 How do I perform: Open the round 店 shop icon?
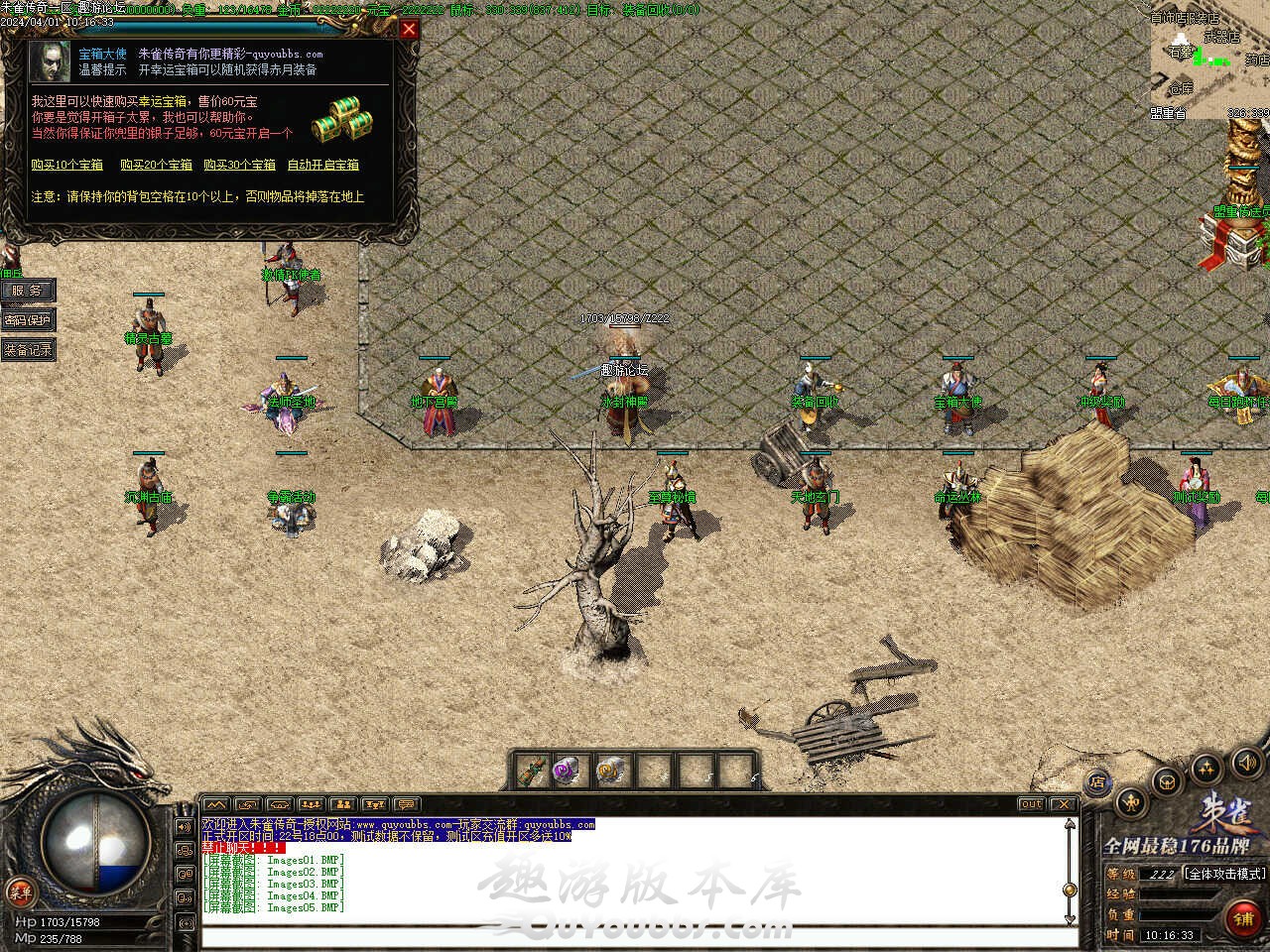1097,782
